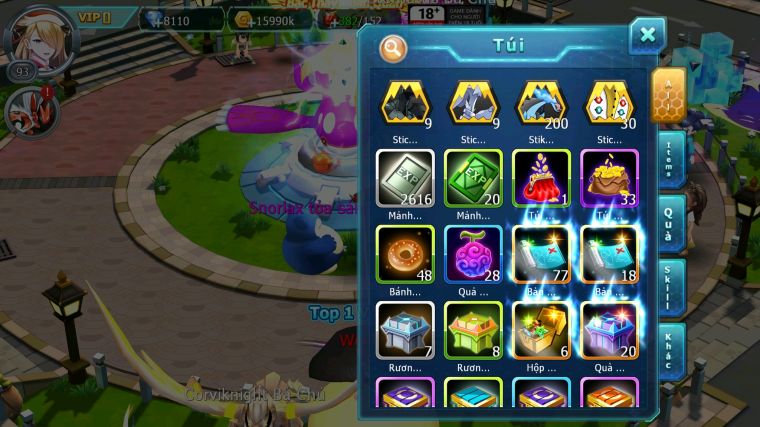760x427 pixels.
Task: Open the bag search magnifier
Action: click(x=393, y=47)
